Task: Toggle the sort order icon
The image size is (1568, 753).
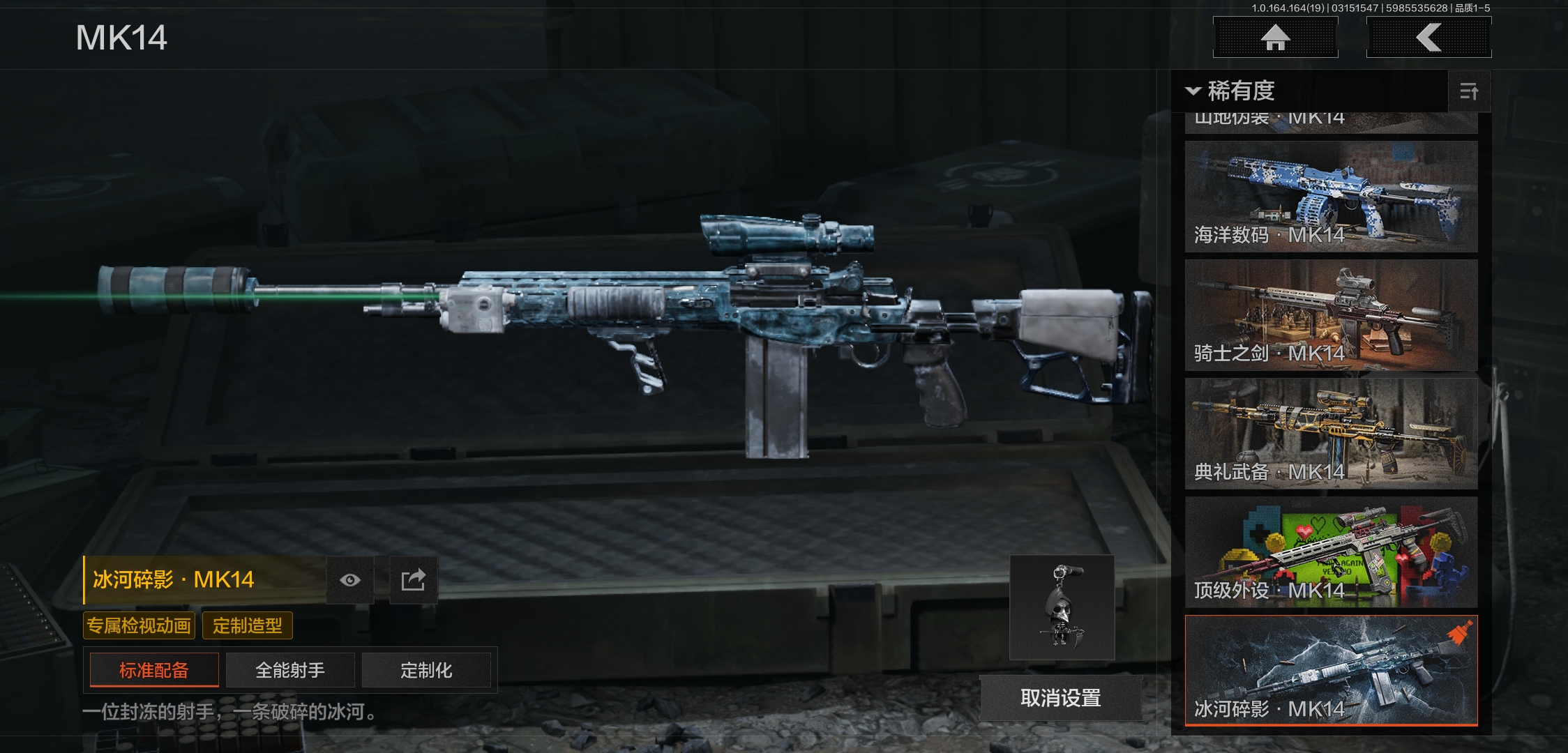Action: point(1469,91)
